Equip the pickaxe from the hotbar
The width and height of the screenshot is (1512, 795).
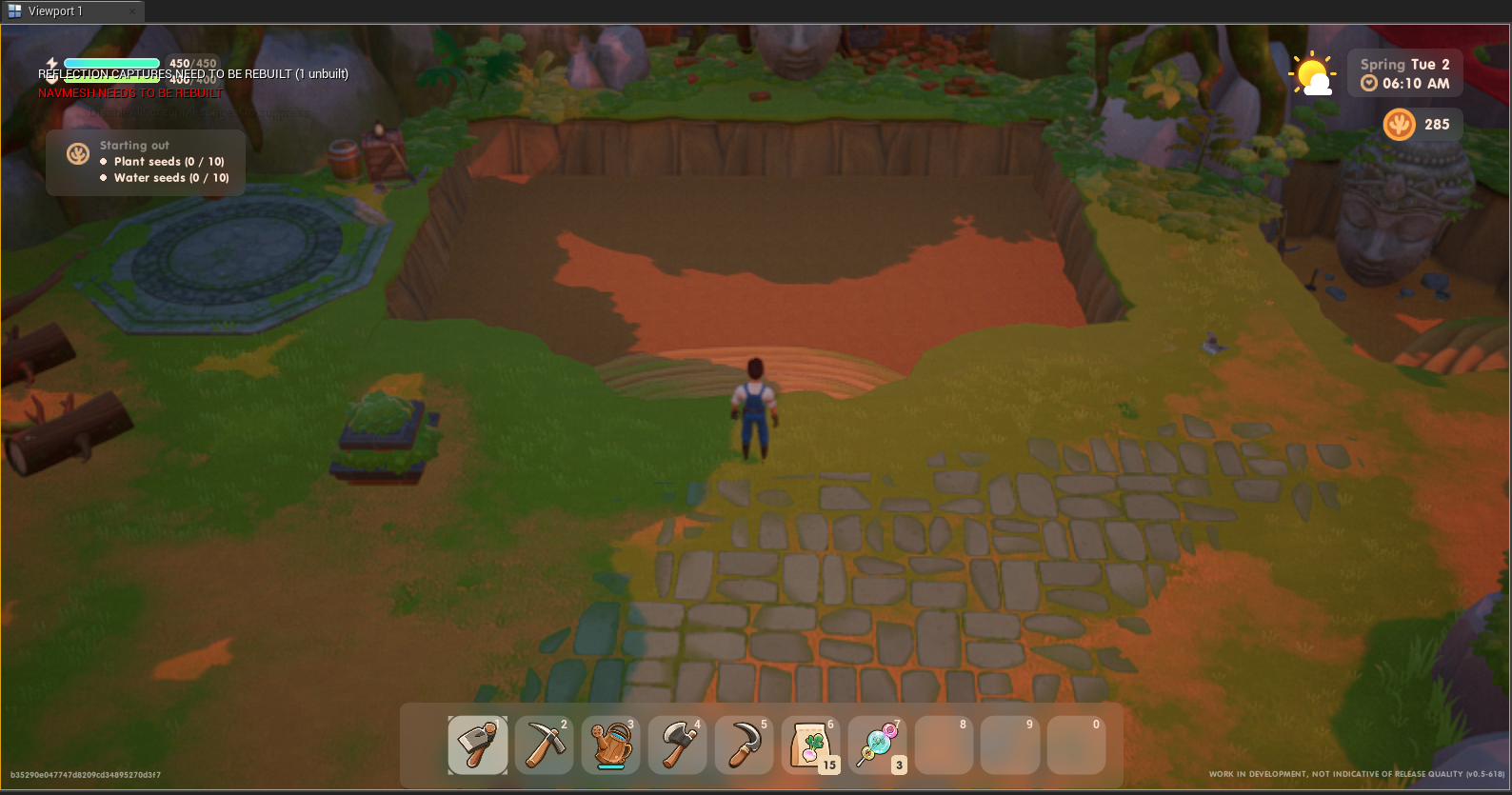click(x=544, y=745)
